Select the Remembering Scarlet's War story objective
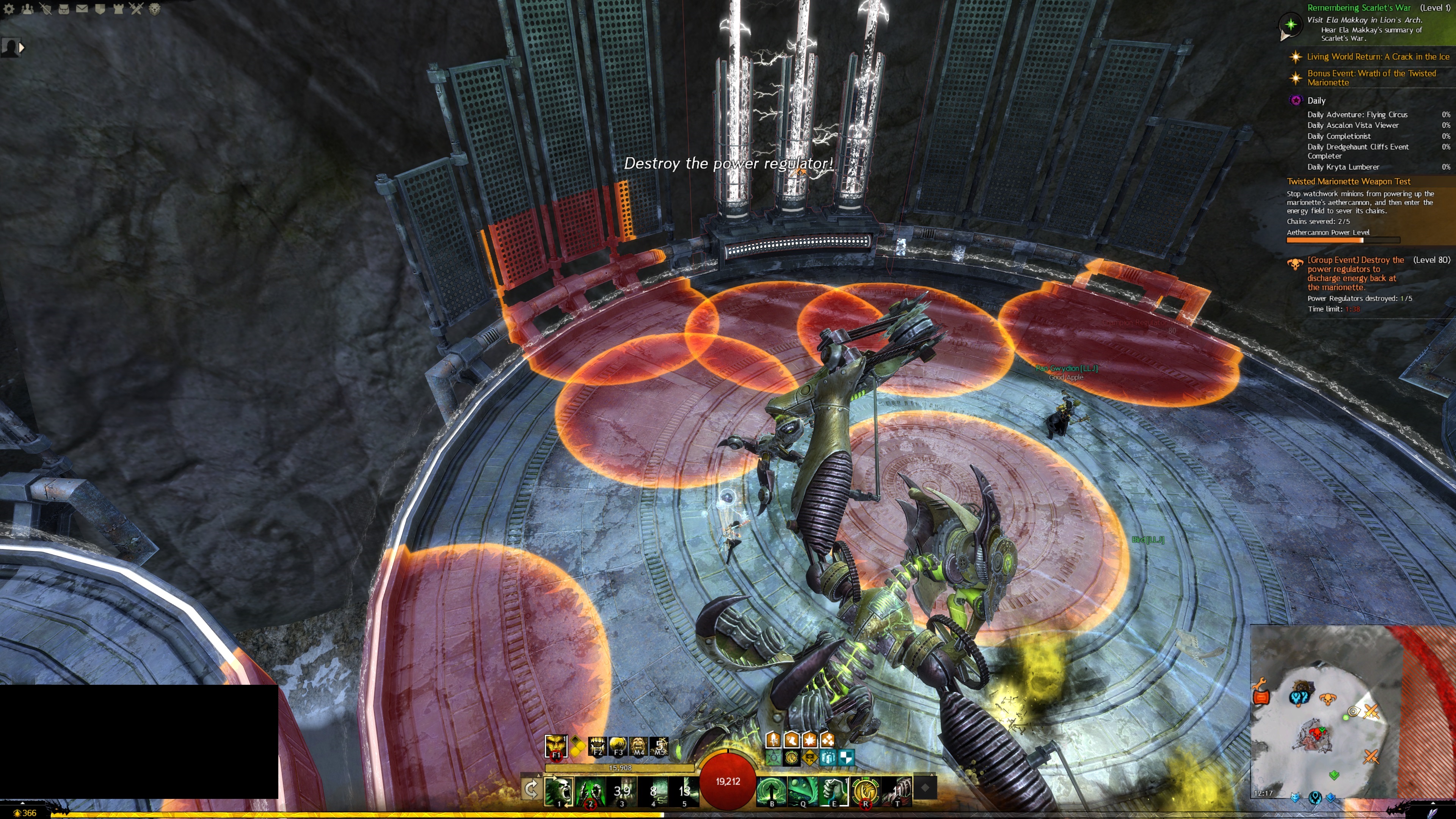This screenshot has height=819, width=1456. click(1359, 8)
